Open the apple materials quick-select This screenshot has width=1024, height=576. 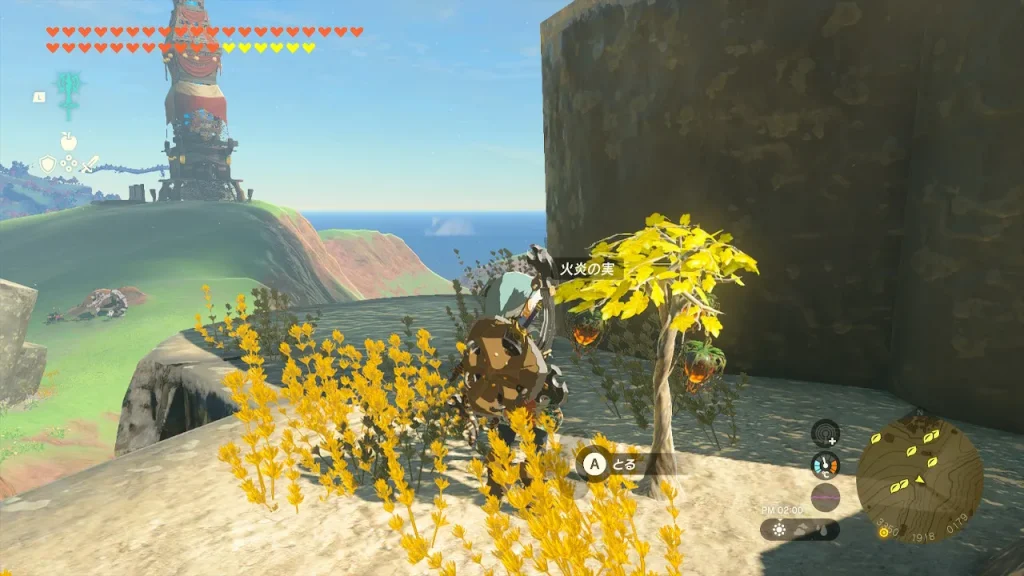point(69,141)
